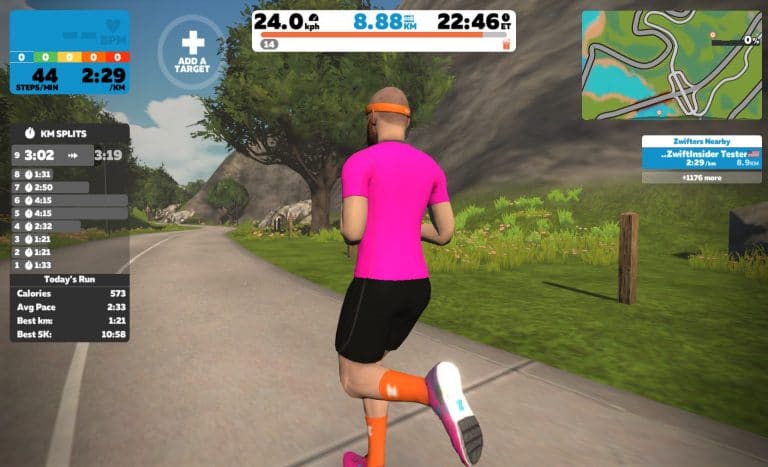Select the level 14 progress badge
768x467 pixels.
[269, 44]
